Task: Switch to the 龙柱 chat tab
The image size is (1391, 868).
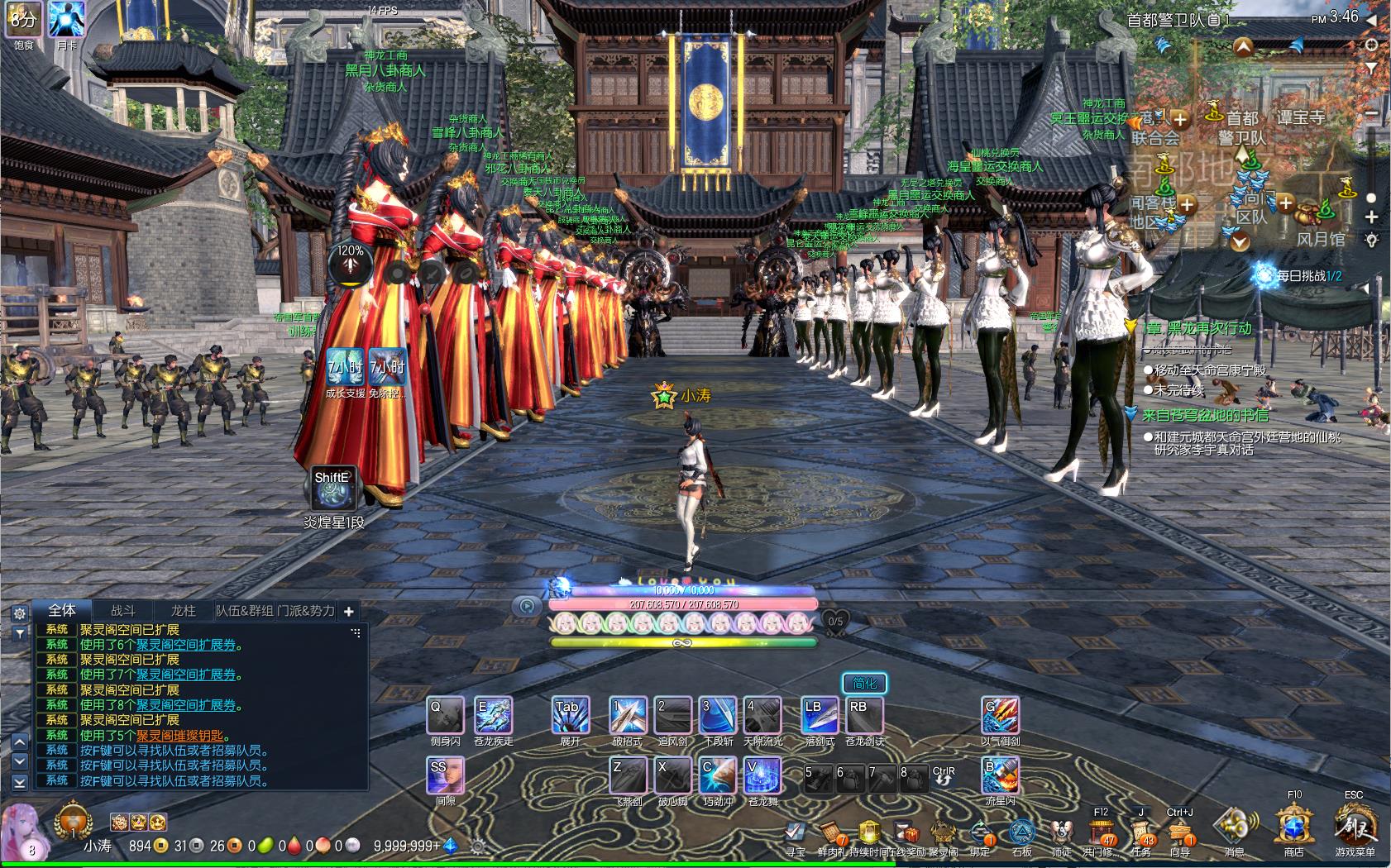Action: pyautogui.click(x=183, y=611)
